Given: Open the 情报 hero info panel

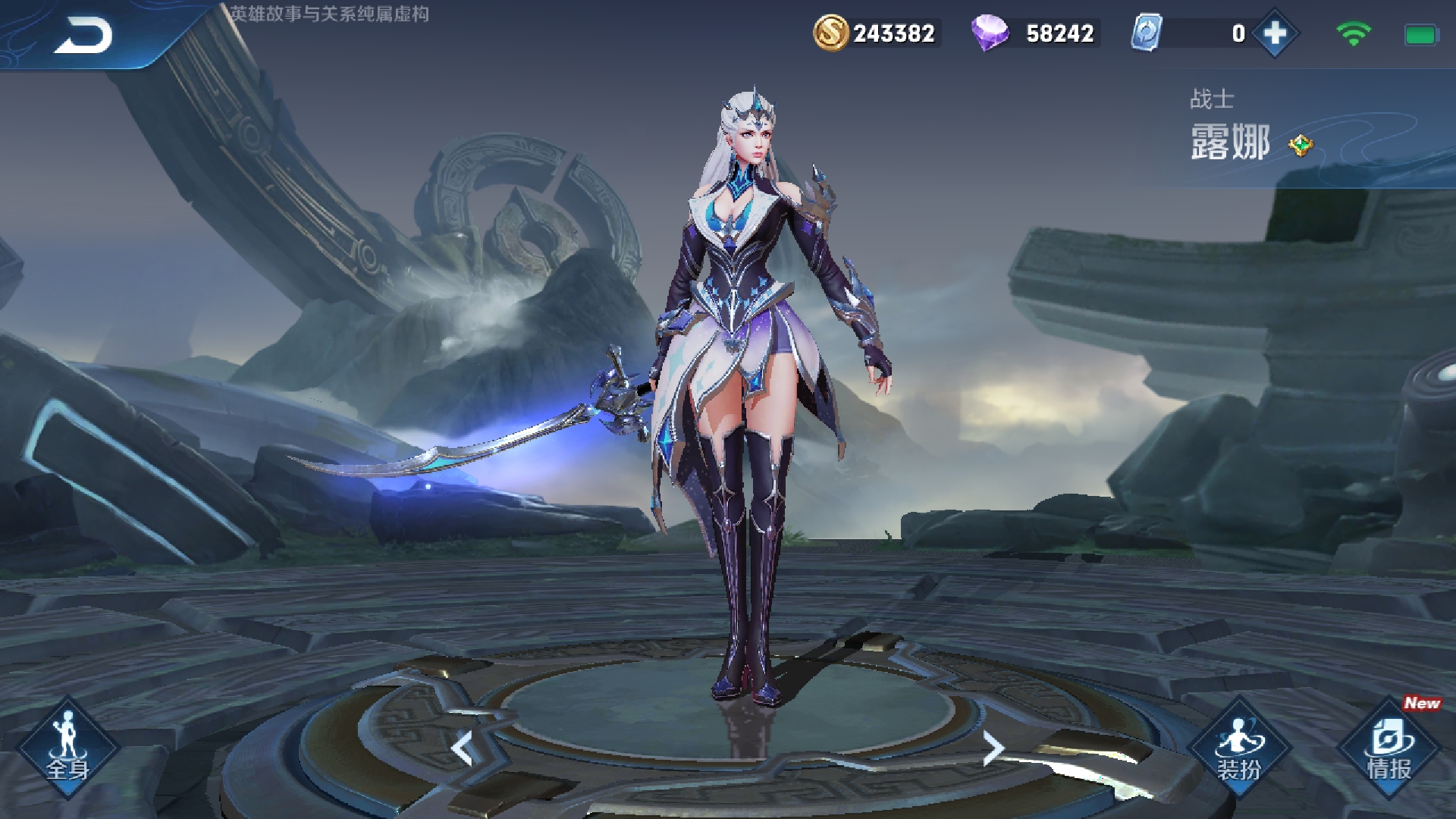Looking at the screenshot, I should click(1389, 748).
